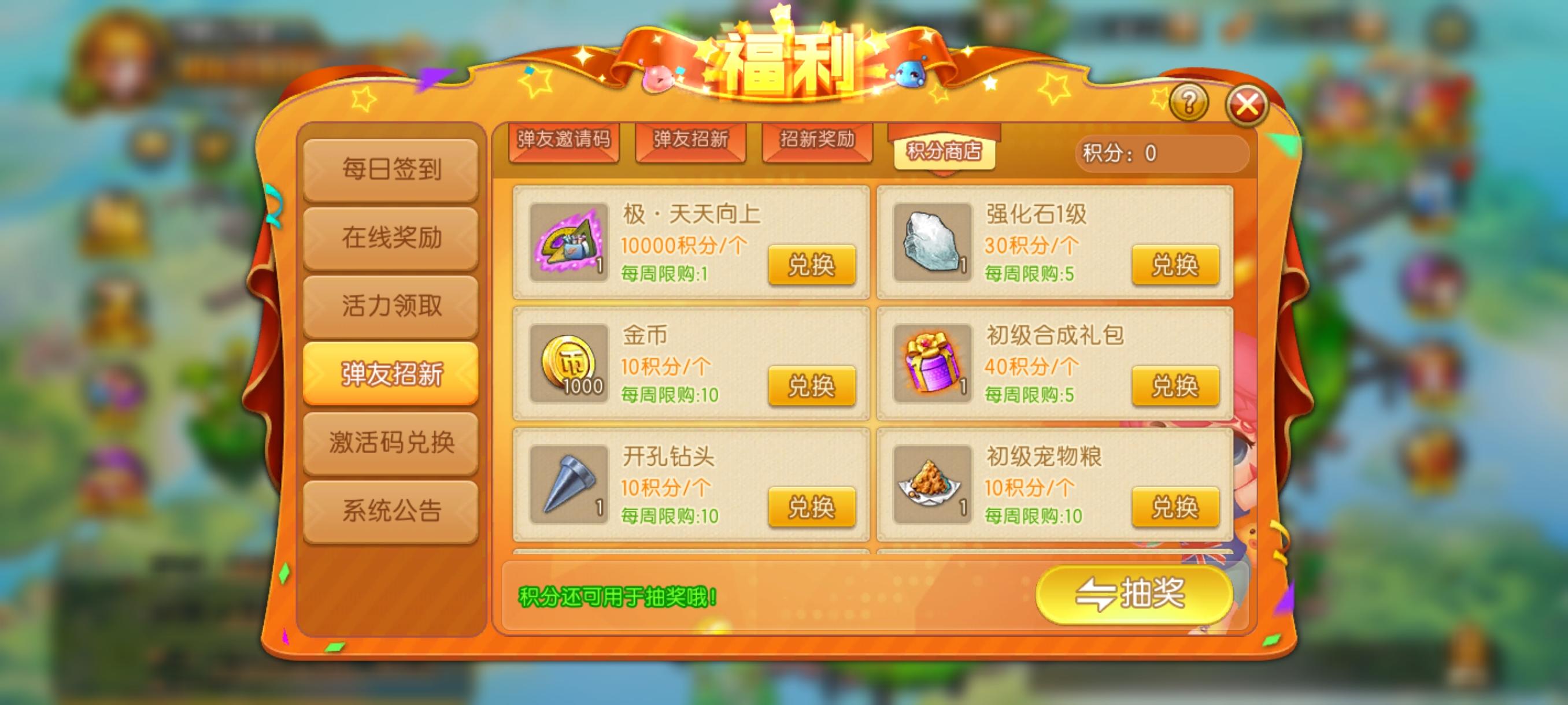The image size is (1568, 705).
Task: Open the 活力领取 section
Action: [391, 304]
